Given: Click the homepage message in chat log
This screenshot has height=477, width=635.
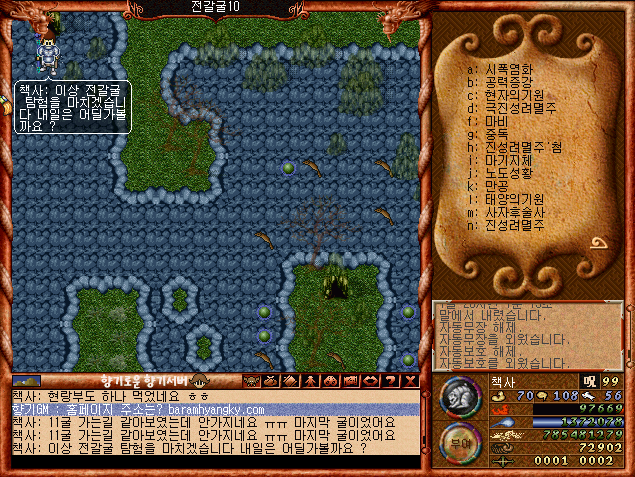Looking at the screenshot, I should click(140, 410).
